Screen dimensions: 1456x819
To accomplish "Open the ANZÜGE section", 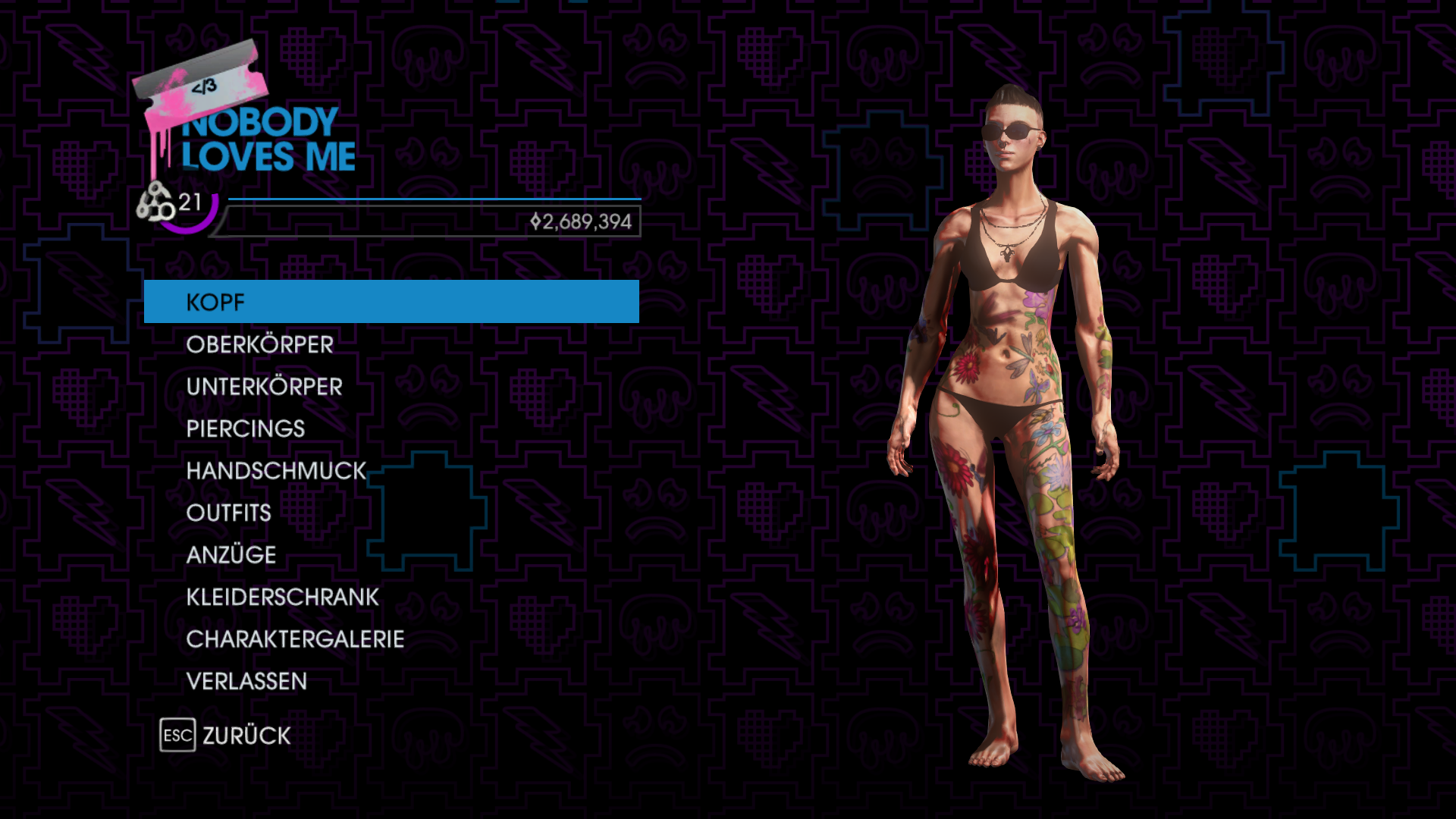I will 231,555.
